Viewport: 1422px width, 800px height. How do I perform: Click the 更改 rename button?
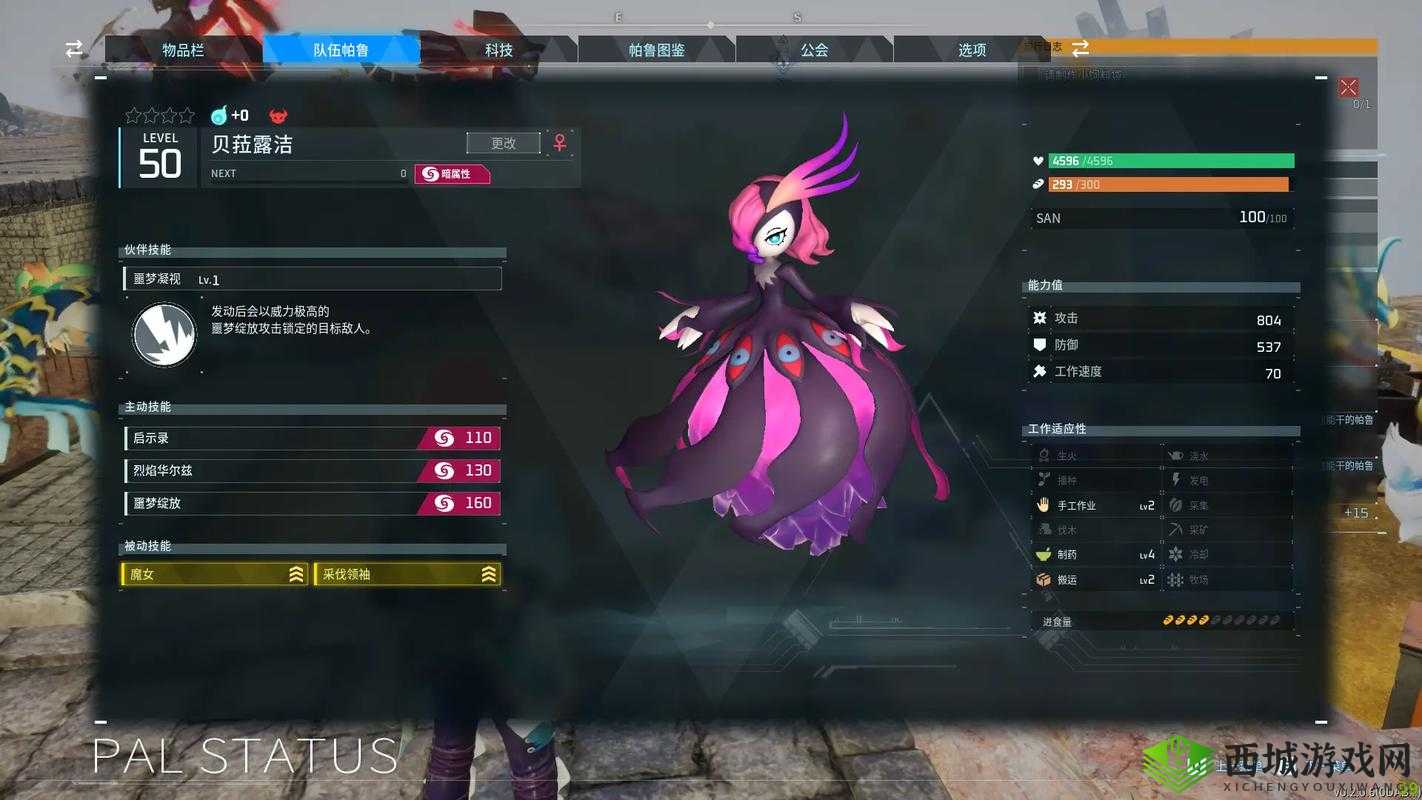tap(502, 142)
